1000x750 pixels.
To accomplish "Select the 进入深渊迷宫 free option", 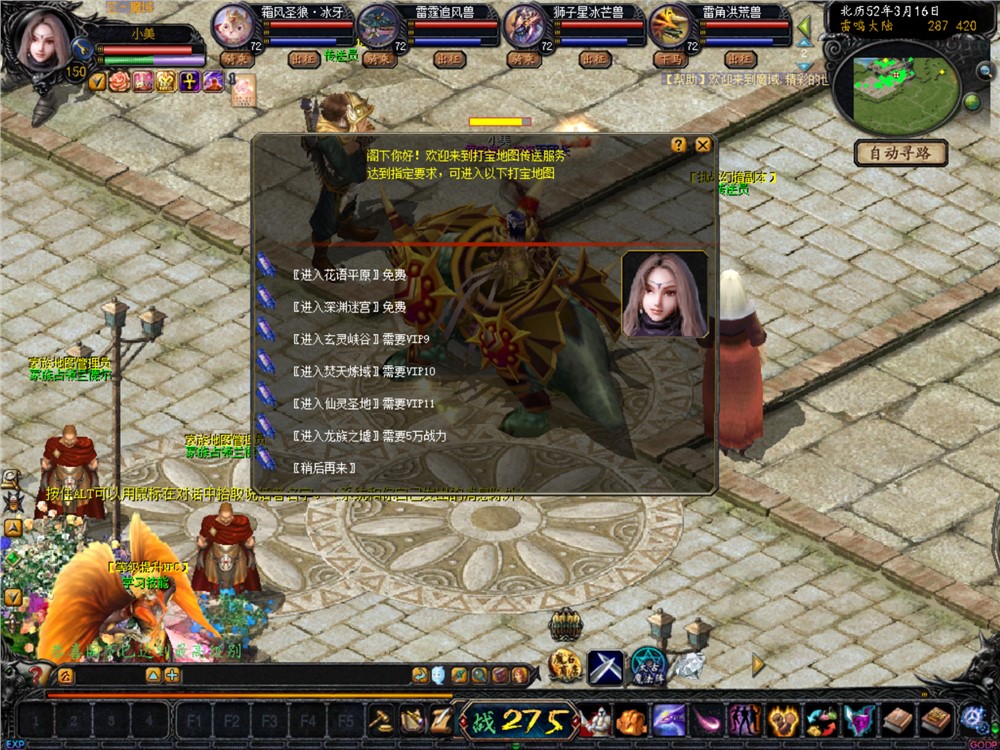I will (350, 307).
